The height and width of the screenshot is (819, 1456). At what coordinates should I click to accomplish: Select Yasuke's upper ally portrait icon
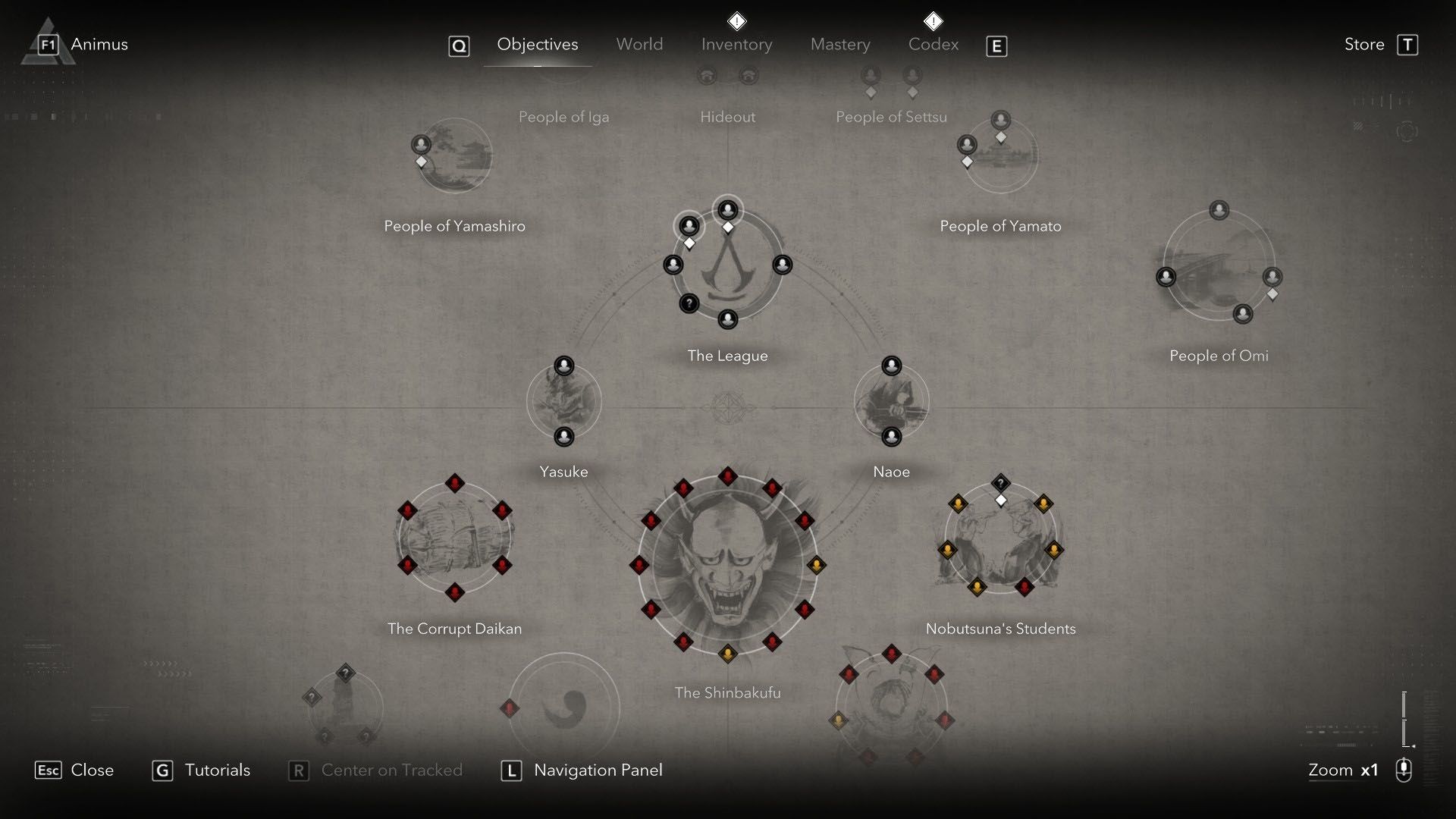tap(563, 365)
